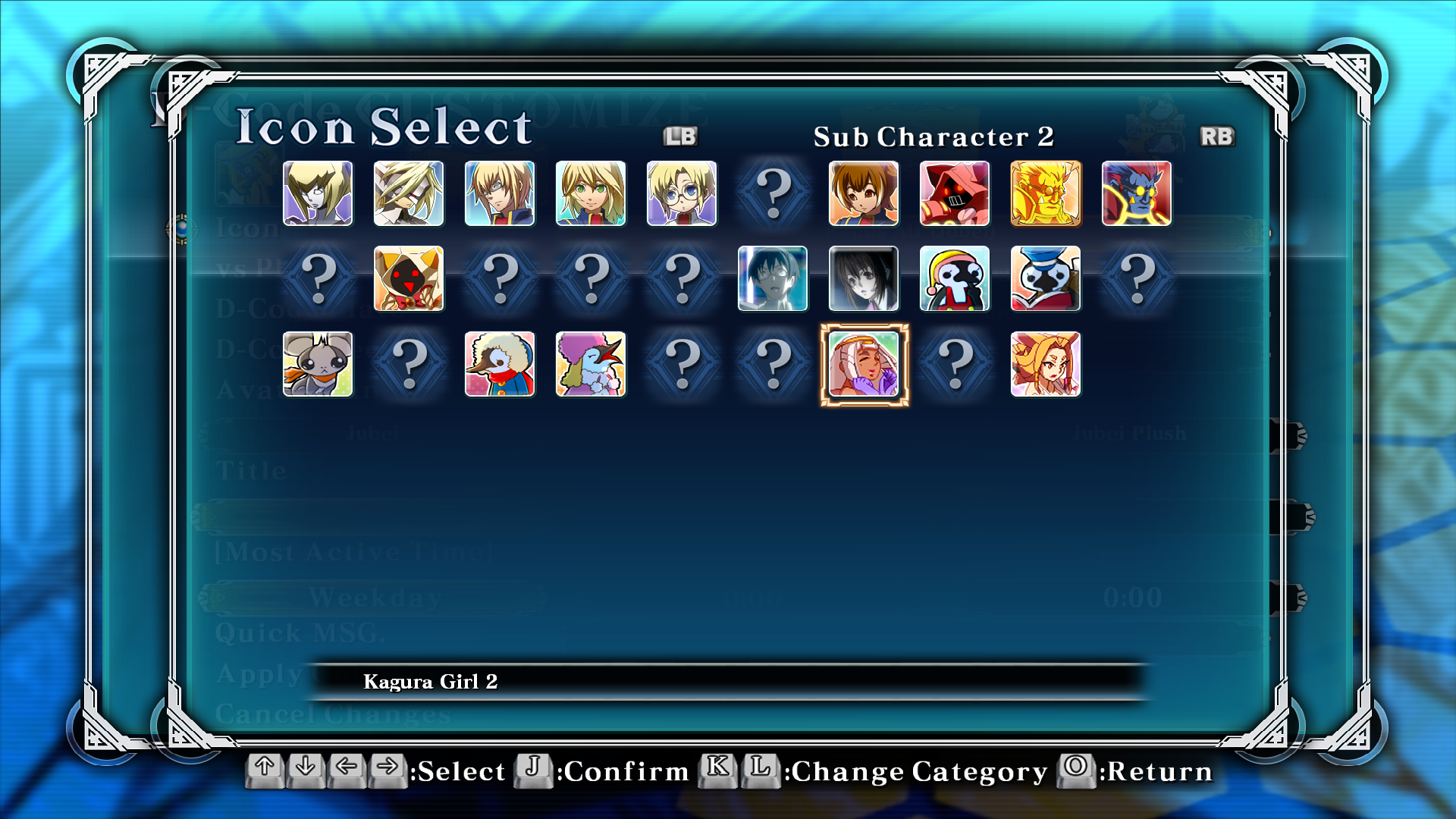Pick the brown-haired girl icon

(x=864, y=193)
